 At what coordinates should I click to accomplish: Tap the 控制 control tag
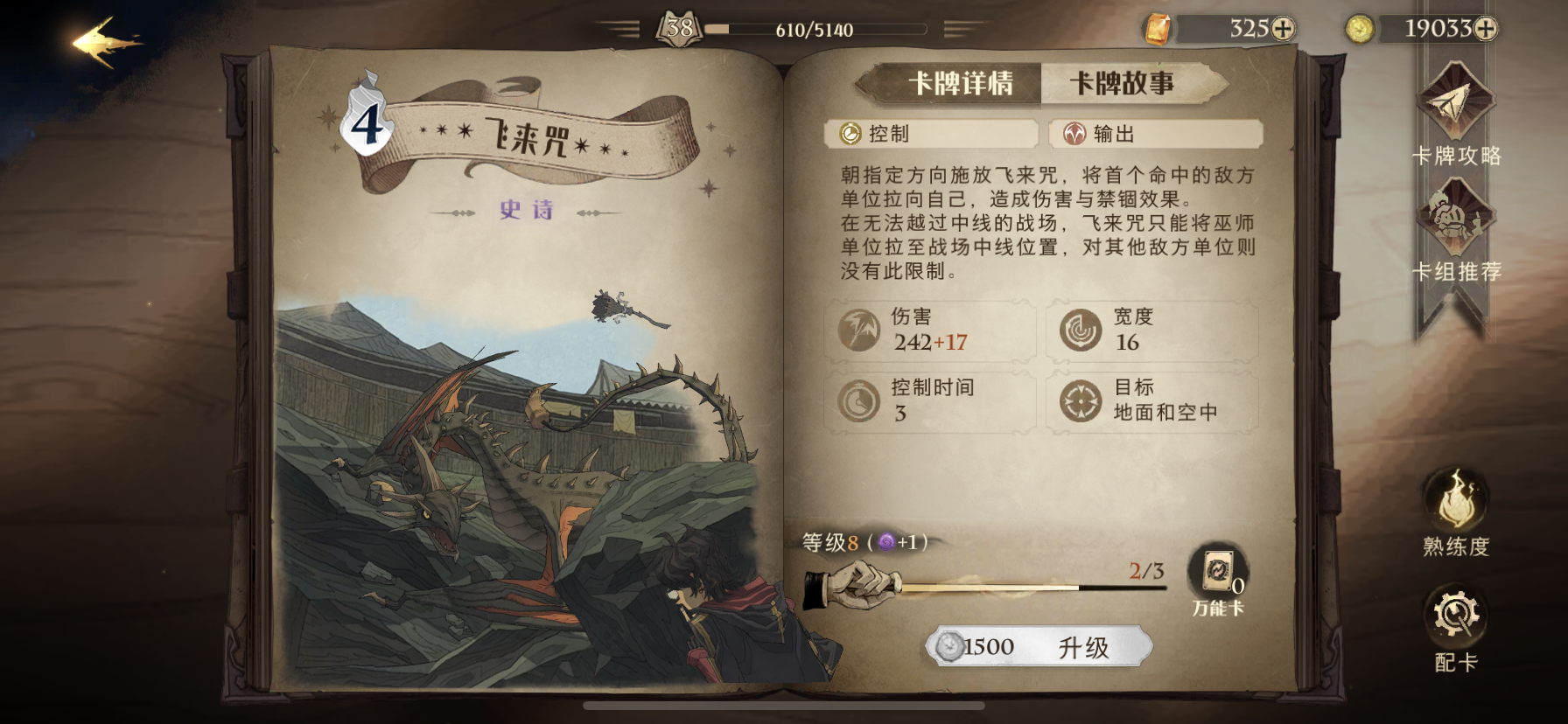pyautogui.click(x=930, y=134)
